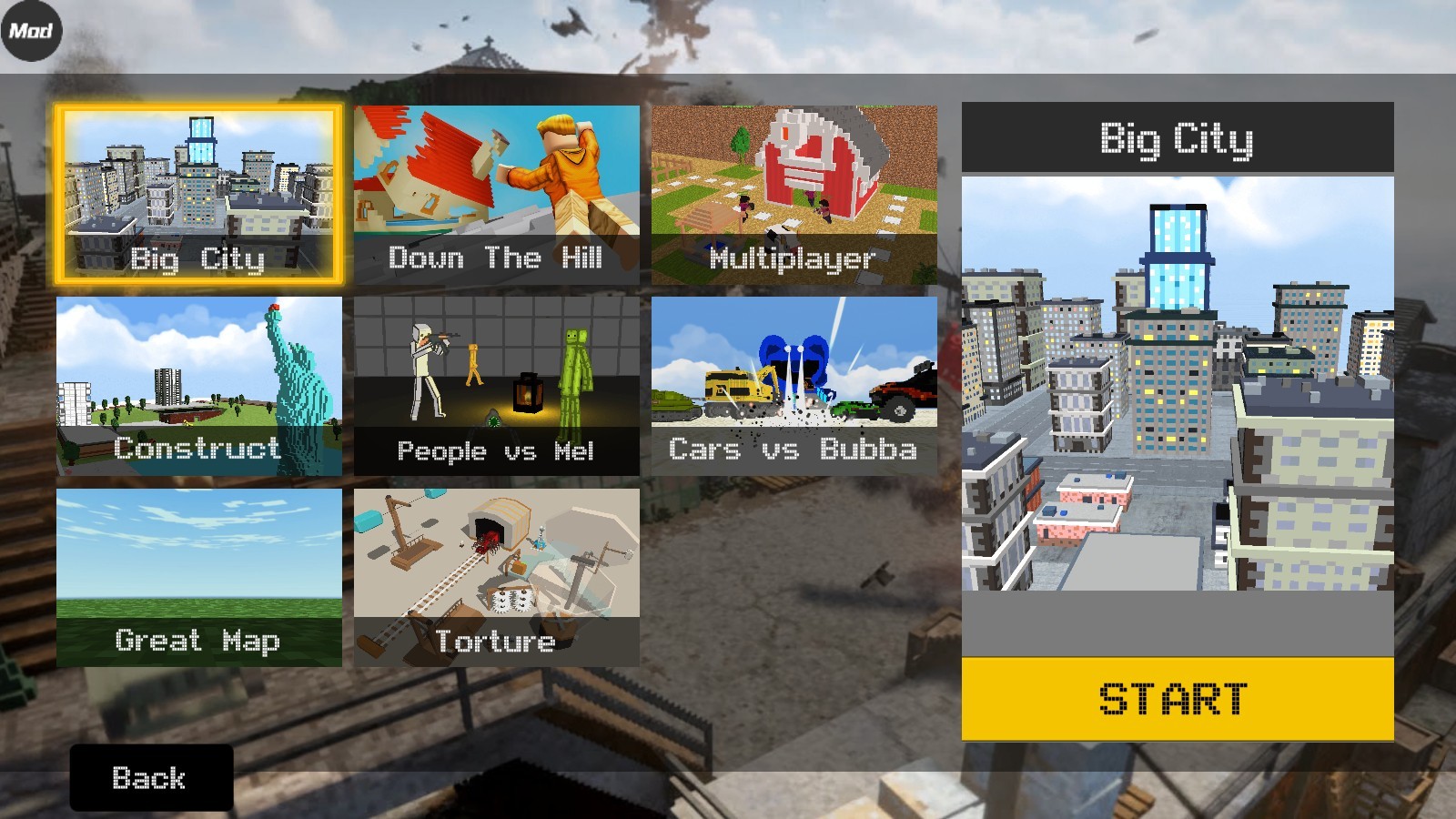1456x819 pixels.
Task: Select the Big City map tile
Action: [198, 194]
